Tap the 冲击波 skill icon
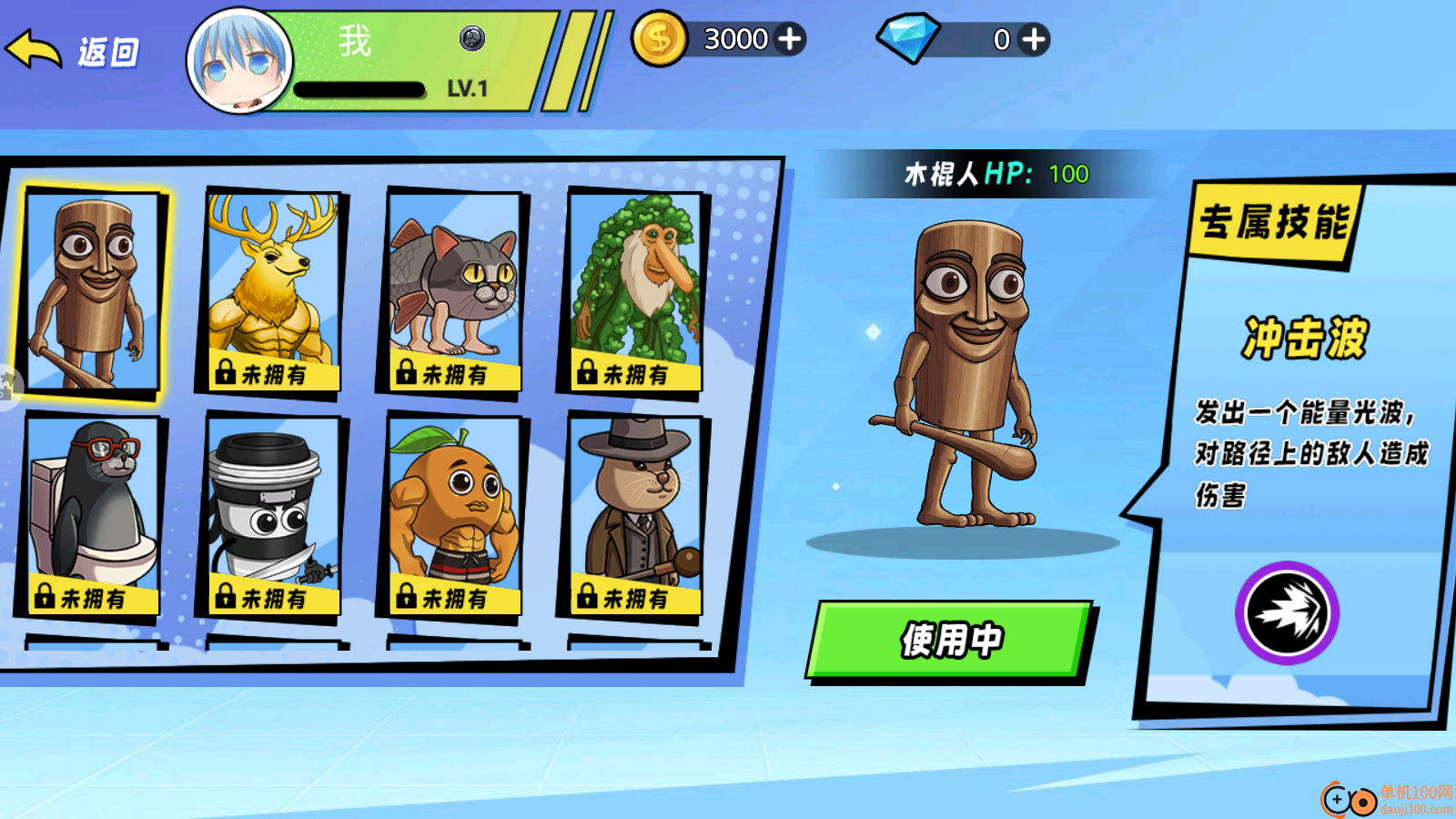The height and width of the screenshot is (819, 1456). click(x=1287, y=612)
